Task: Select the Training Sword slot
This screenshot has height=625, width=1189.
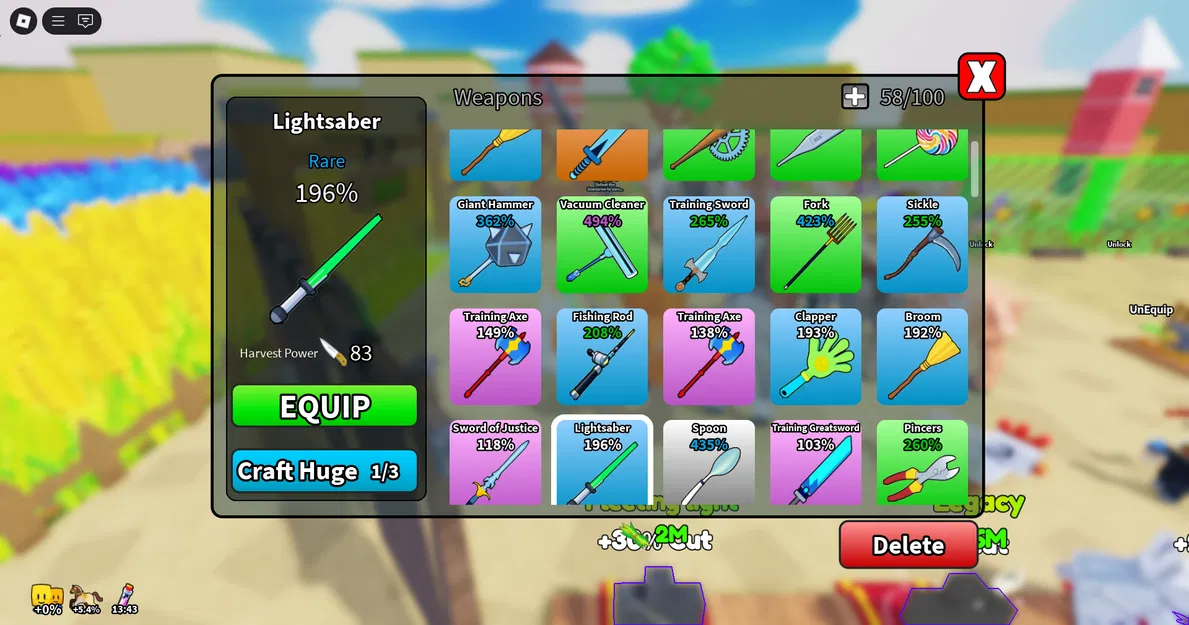Action: tap(709, 245)
